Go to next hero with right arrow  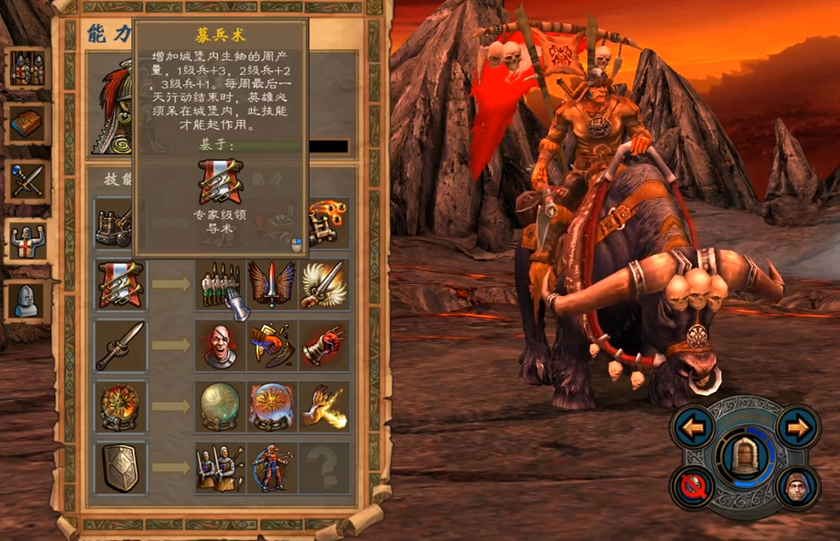[796, 428]
